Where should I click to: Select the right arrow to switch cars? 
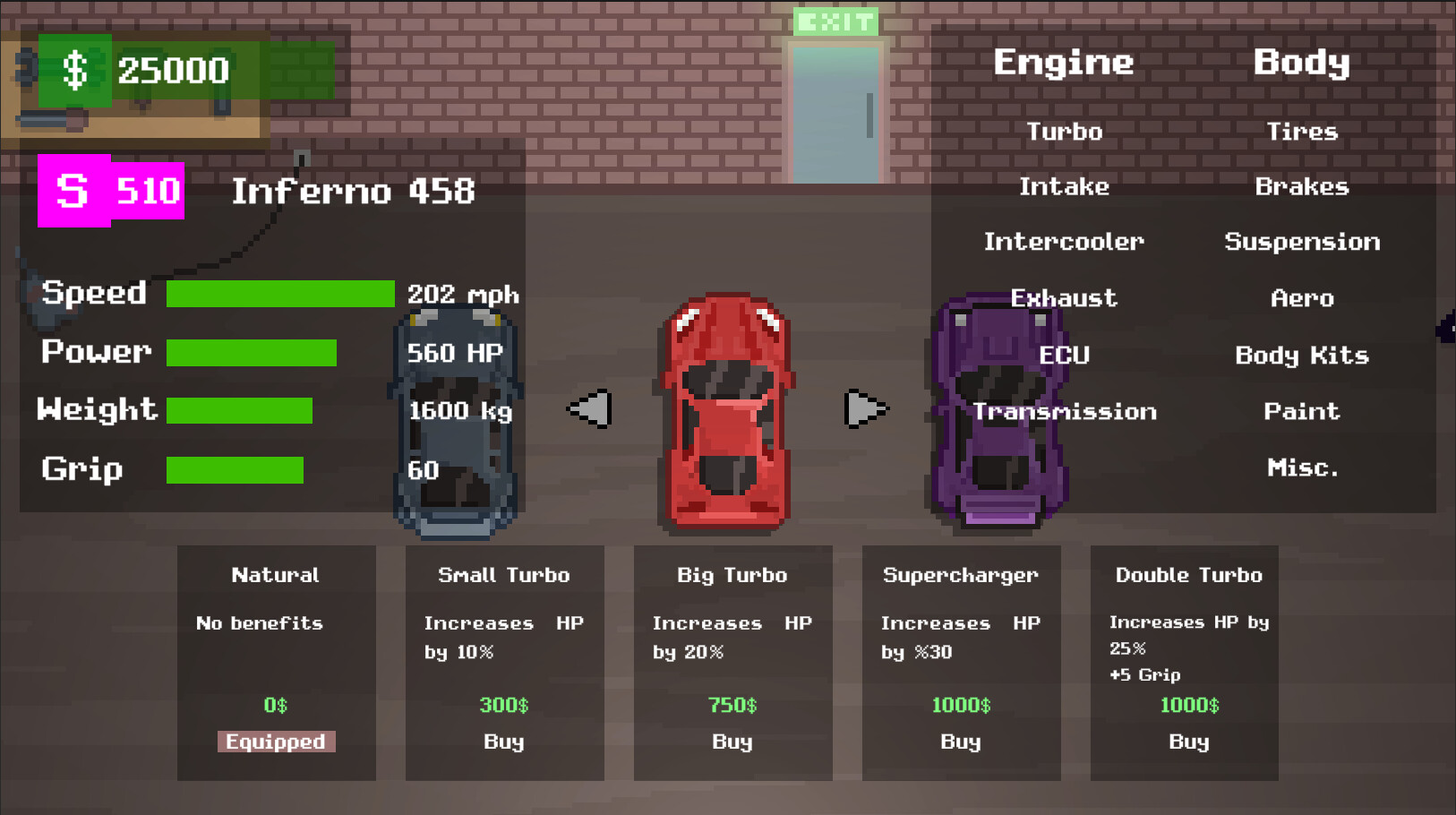(x=865, y=407)
